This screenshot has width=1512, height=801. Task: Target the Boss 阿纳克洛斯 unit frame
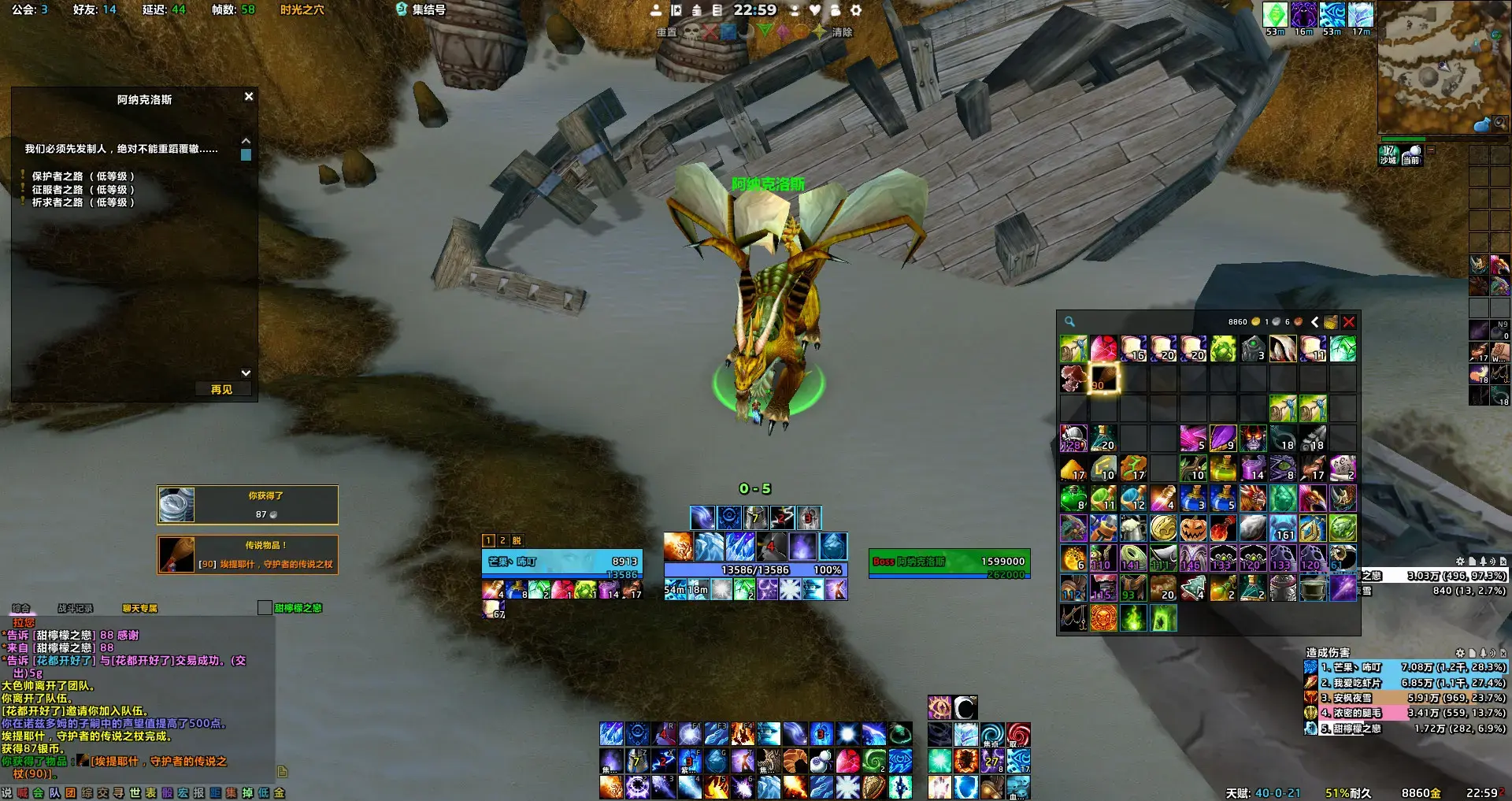click(x=949, y=562)
